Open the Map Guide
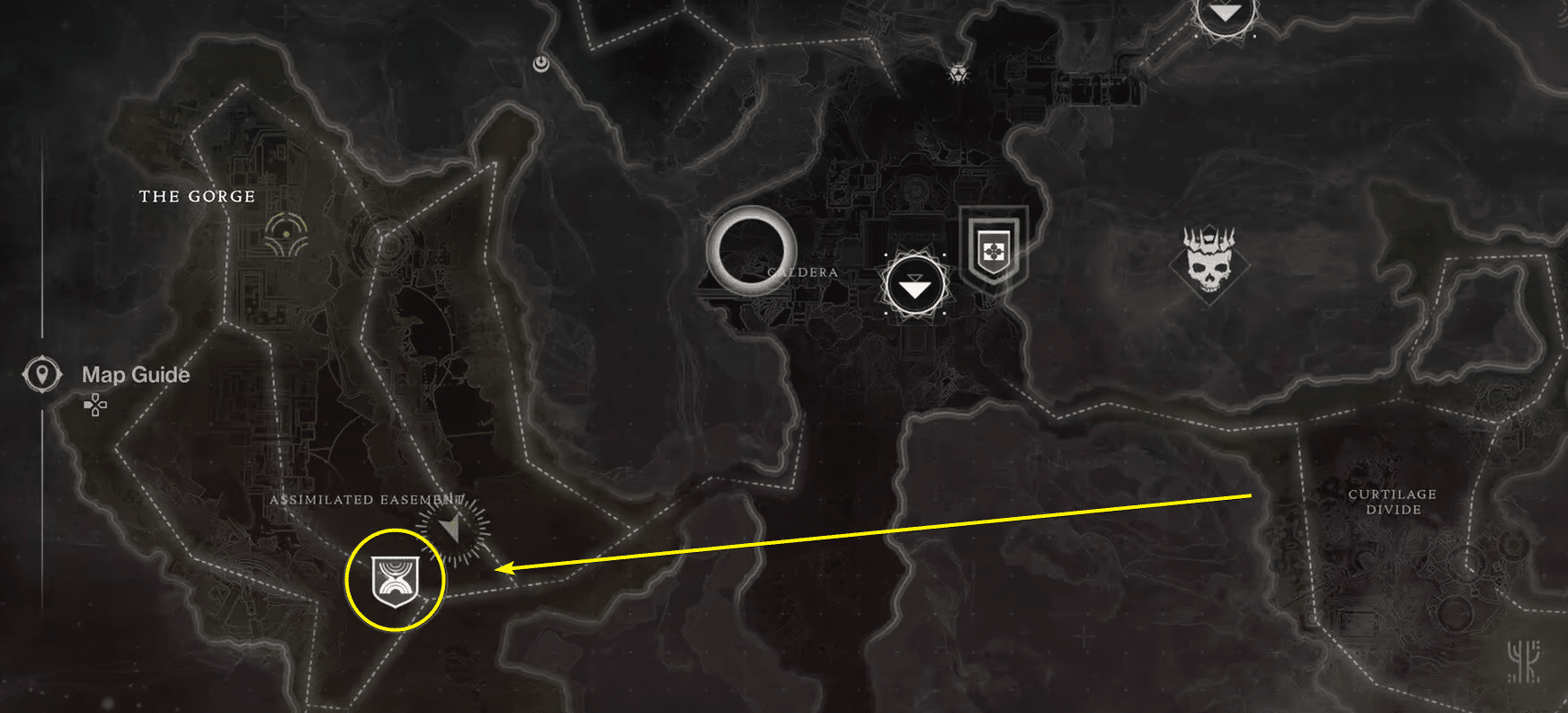Screen dimensions: 1568x713 [x=135, y=374]
